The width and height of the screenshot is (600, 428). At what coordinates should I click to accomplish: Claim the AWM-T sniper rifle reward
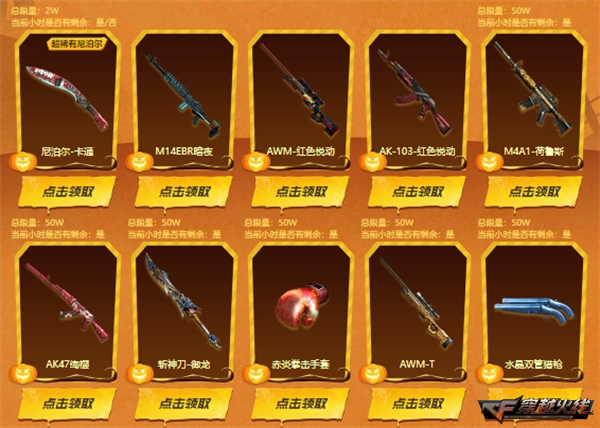click(x=417, y=403)
